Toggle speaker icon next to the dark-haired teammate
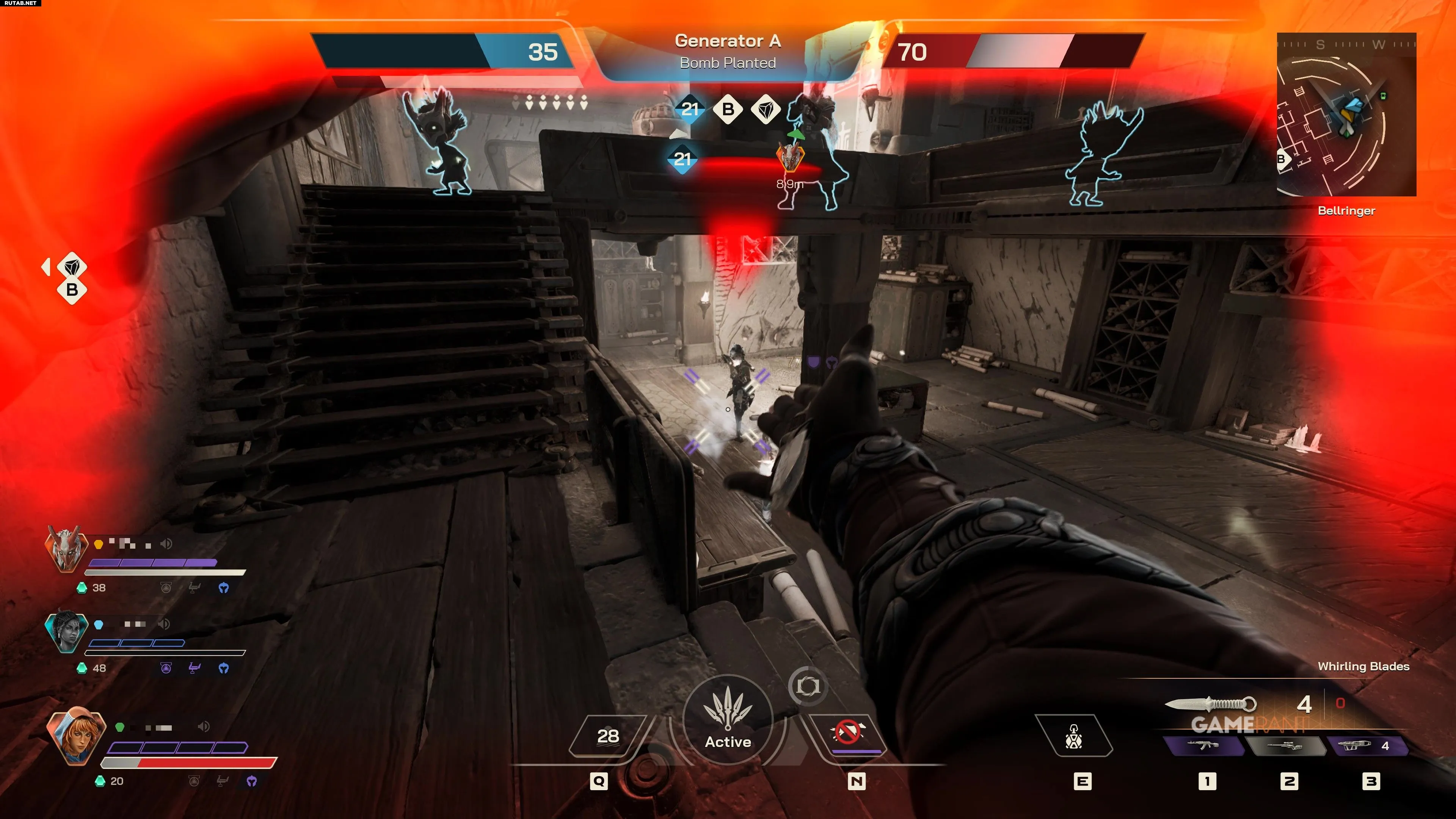Screen dimensions: 1456x819 tap(164, 624)
